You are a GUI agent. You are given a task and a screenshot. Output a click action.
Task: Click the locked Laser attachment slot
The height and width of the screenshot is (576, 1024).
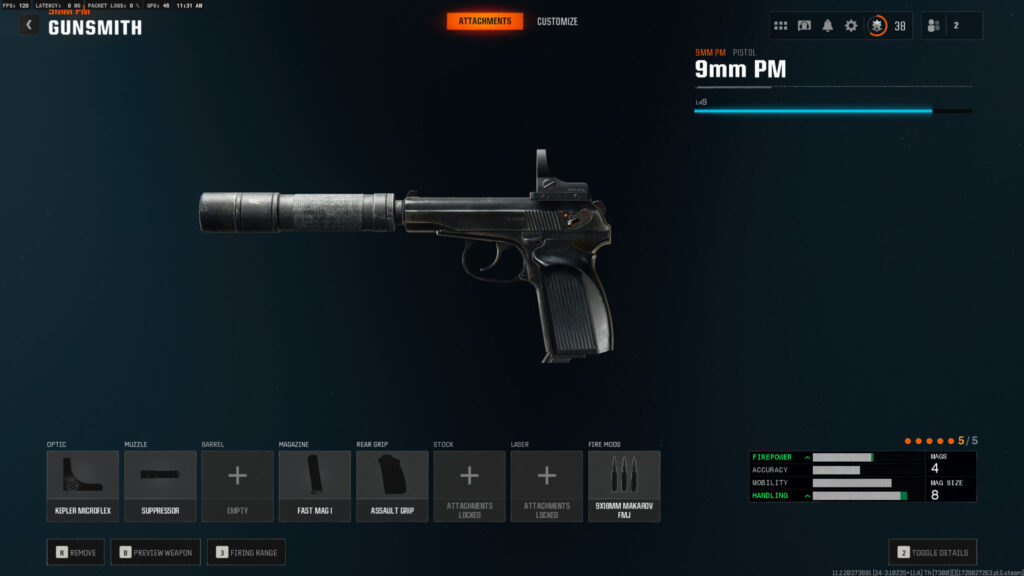[546, 485]
